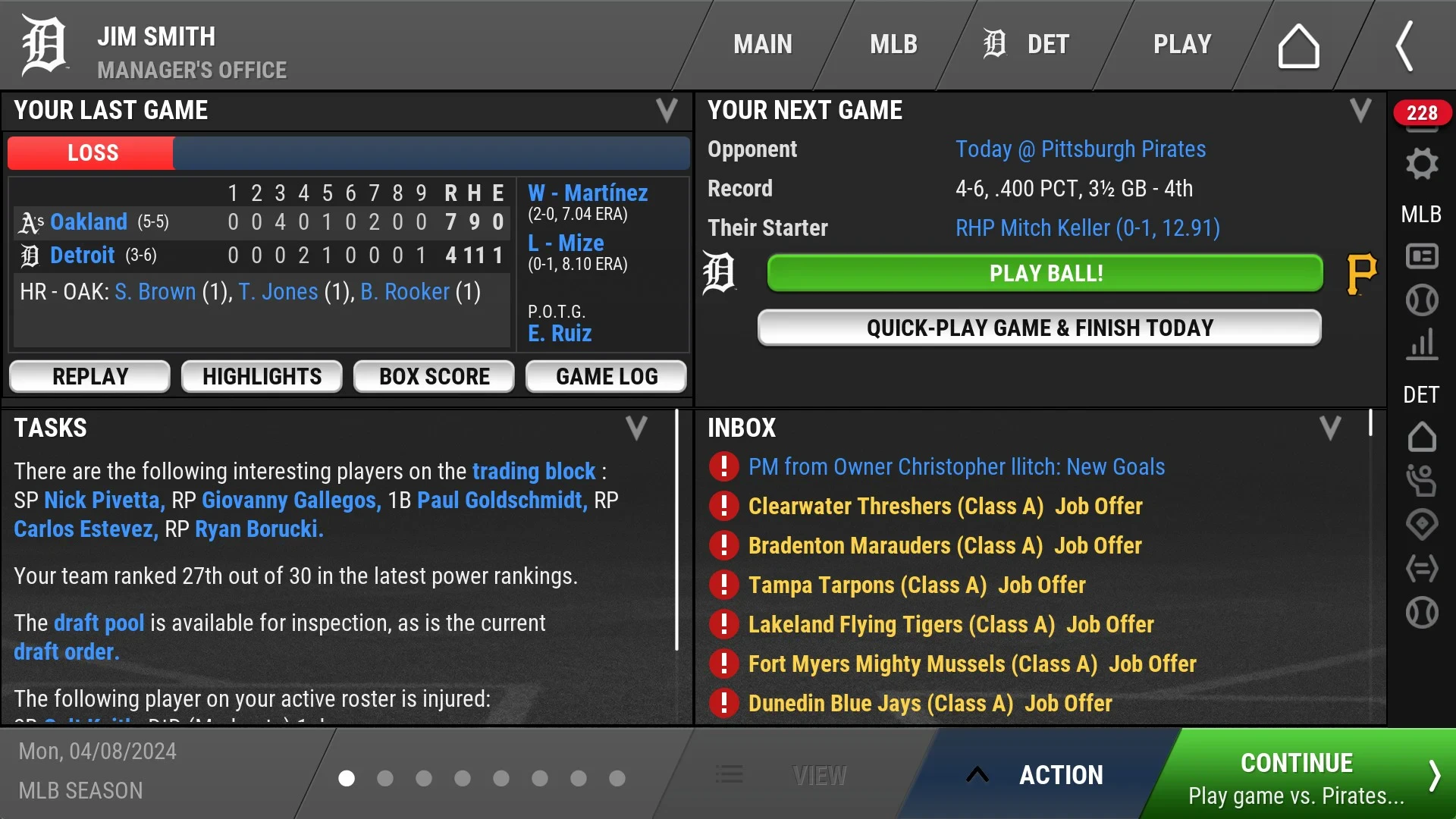Open the MAIN menu tab
This screenshot has height=819, width=1456.
(762, 45)
